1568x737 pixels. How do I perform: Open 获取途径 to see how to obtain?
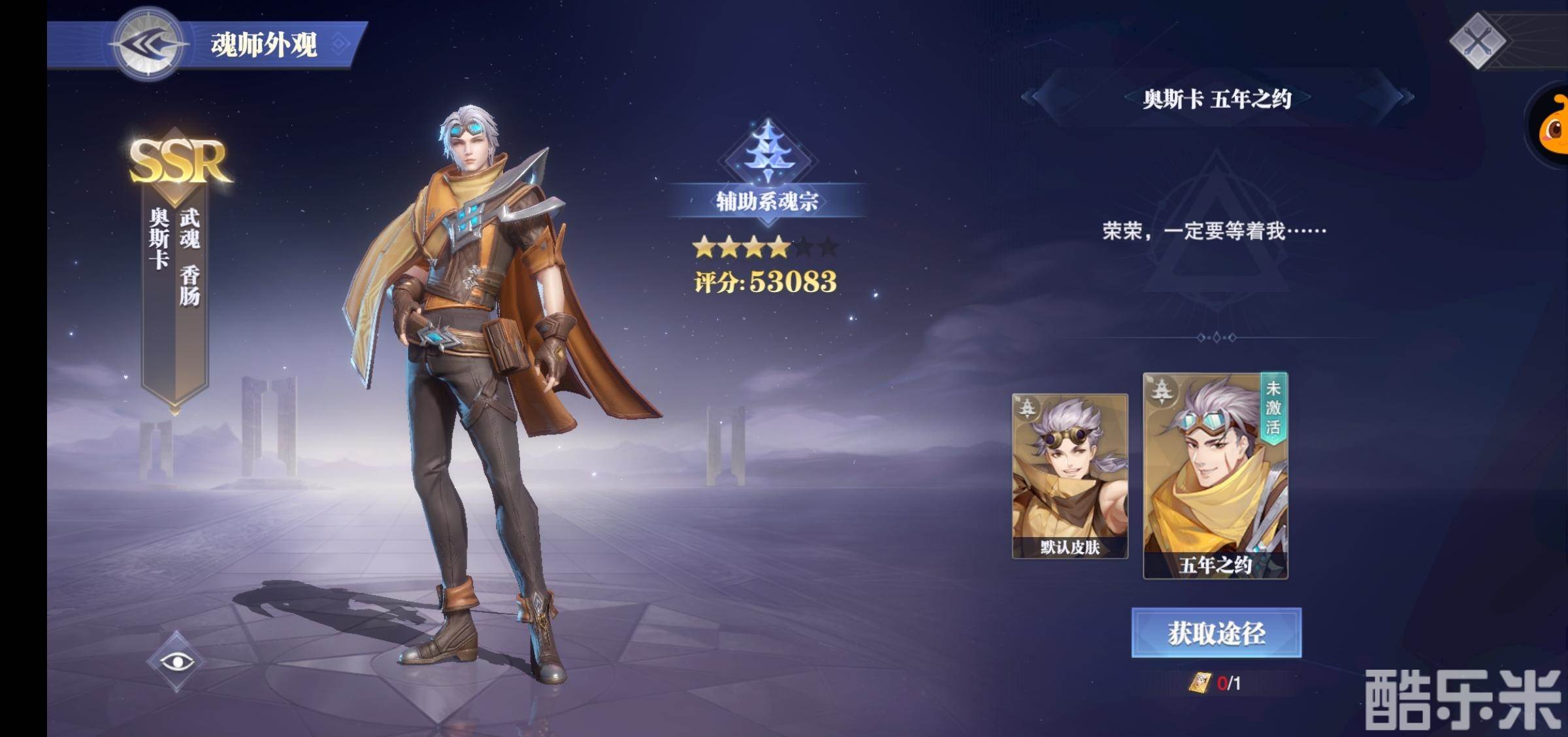pos(1216,632)
